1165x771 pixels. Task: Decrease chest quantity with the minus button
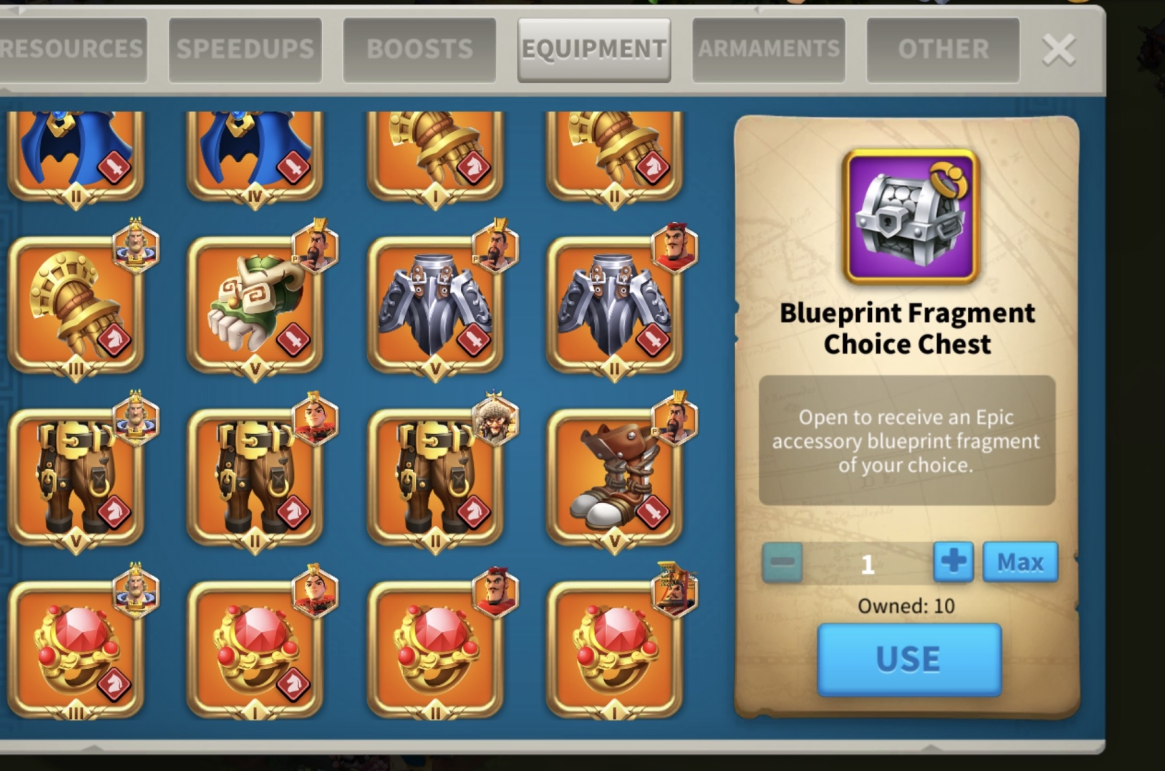782,562
